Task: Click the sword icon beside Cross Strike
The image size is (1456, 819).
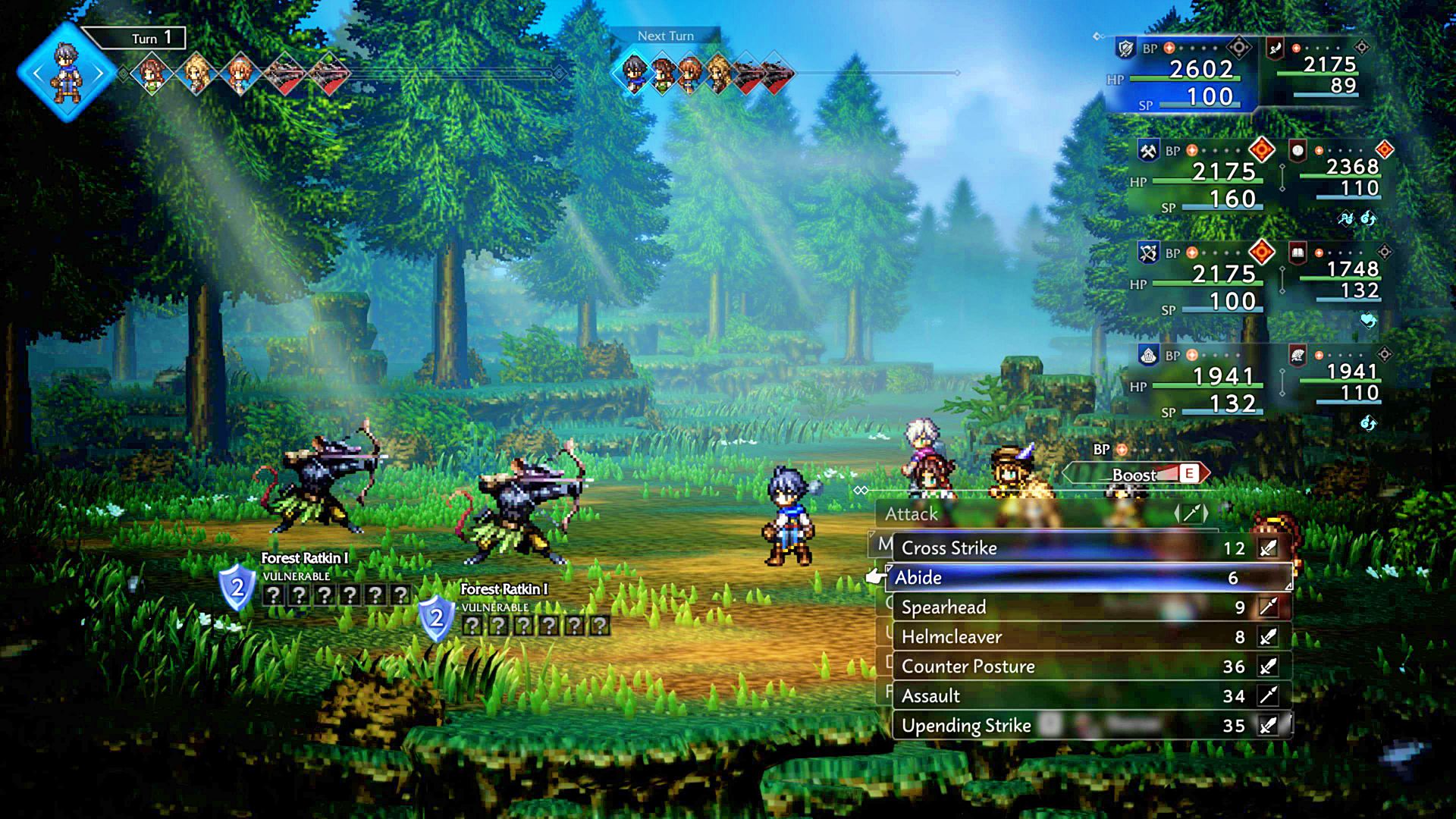Action: coord(1267,548)
